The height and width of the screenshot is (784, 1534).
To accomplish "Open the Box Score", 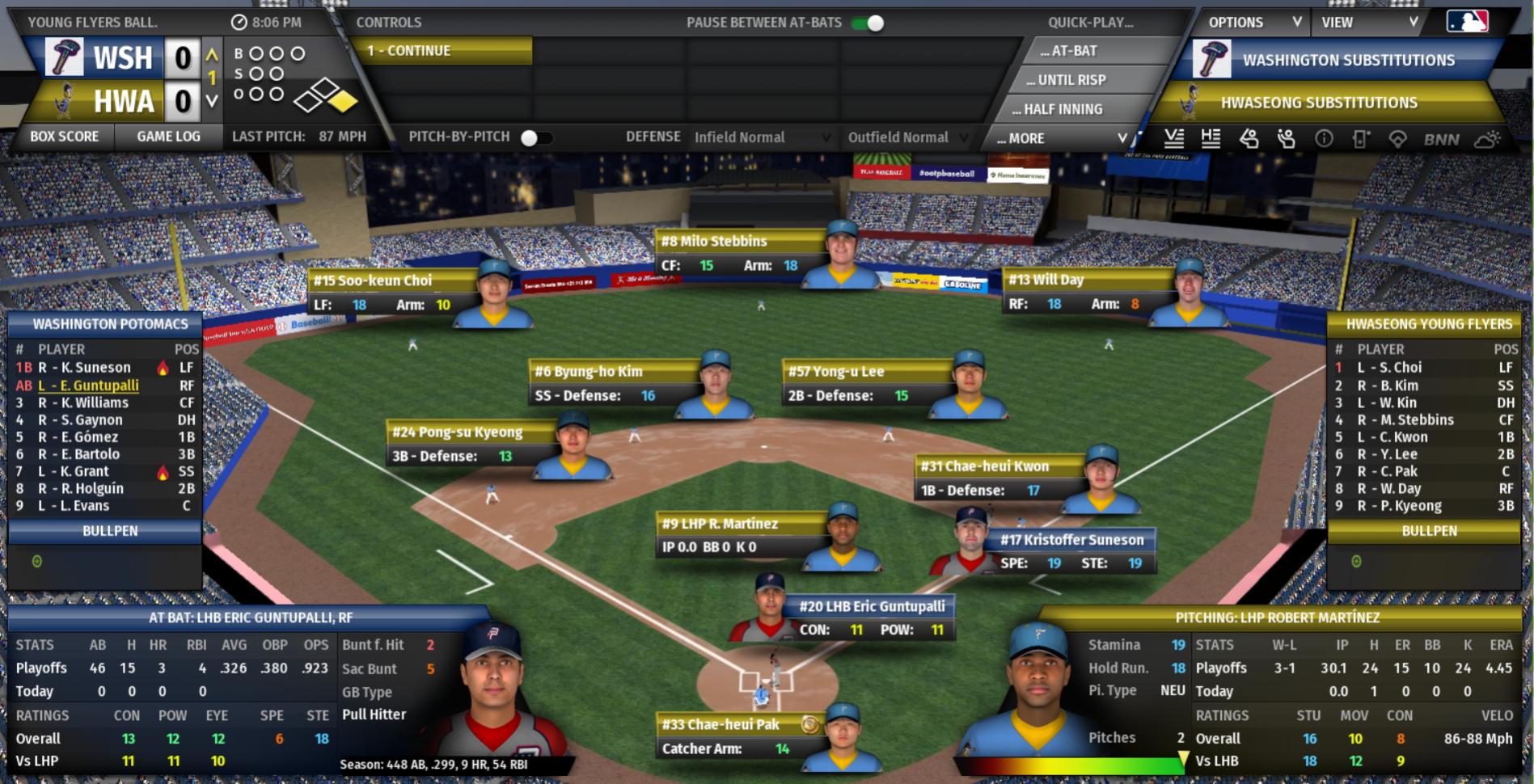I will pos(64,137).
